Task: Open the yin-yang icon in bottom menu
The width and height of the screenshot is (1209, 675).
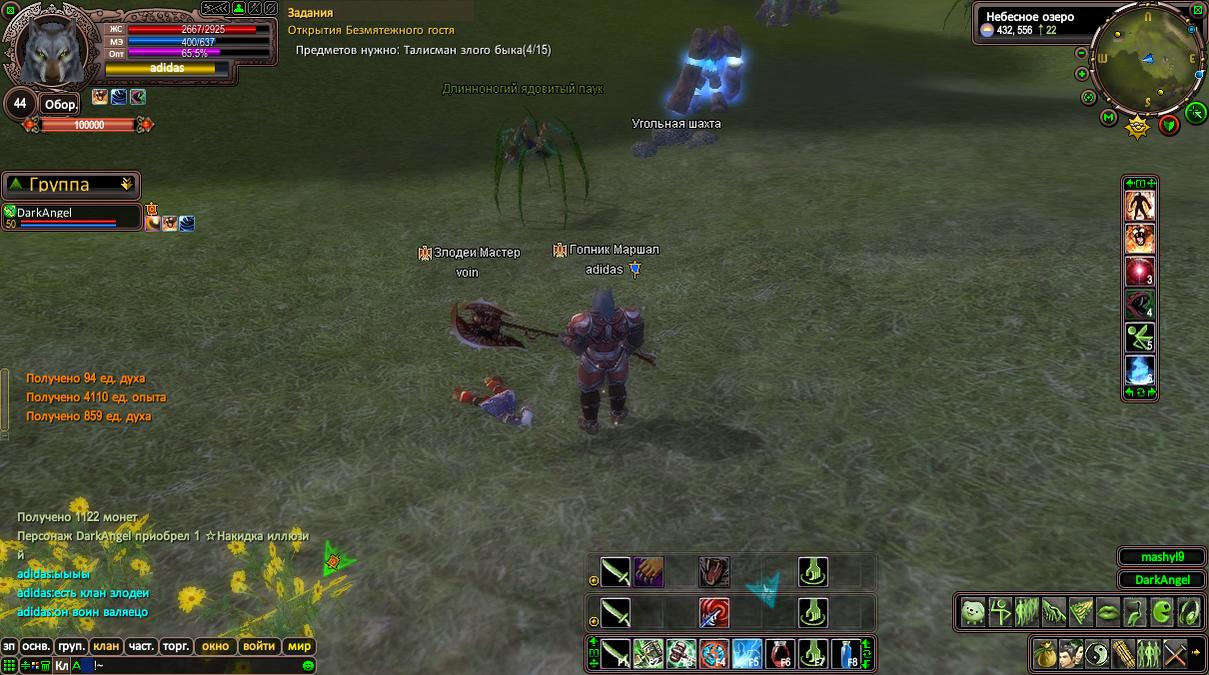Action: pyautogui.click(x=1097, y=653)
